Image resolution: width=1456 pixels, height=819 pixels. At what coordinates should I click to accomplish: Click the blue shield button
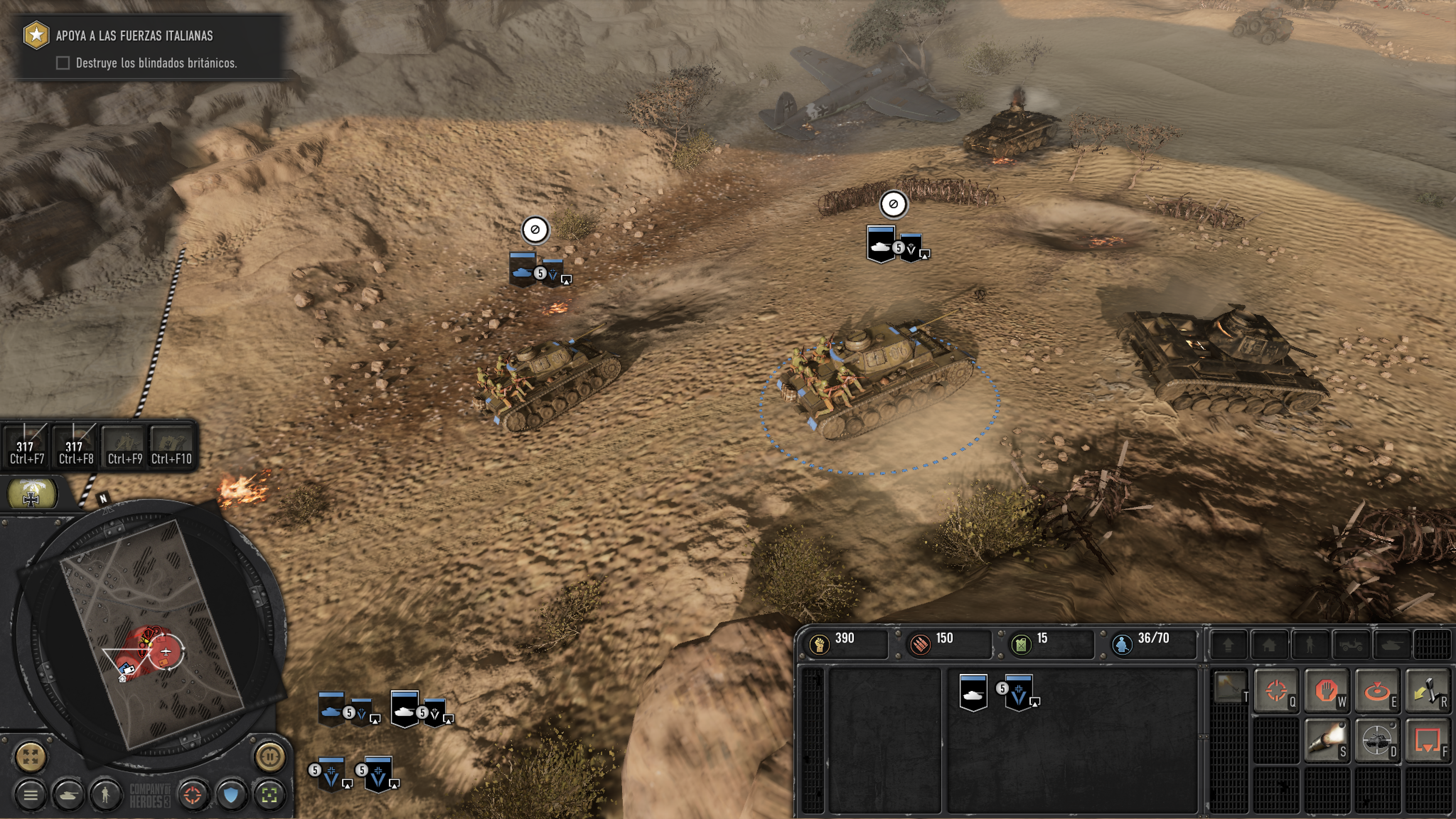tap(231, 795)
